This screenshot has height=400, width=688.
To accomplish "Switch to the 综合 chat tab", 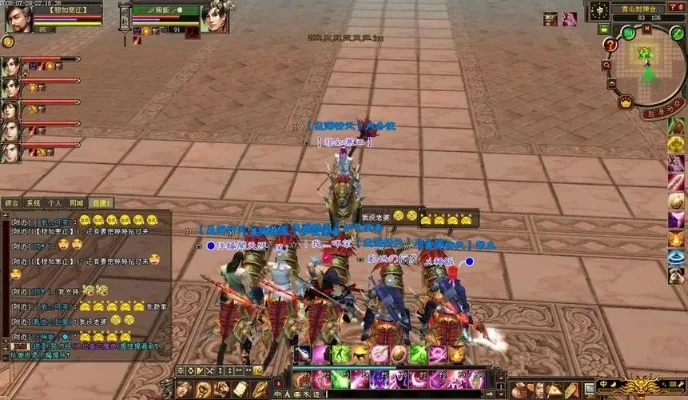I will click(x=12, y=201).
